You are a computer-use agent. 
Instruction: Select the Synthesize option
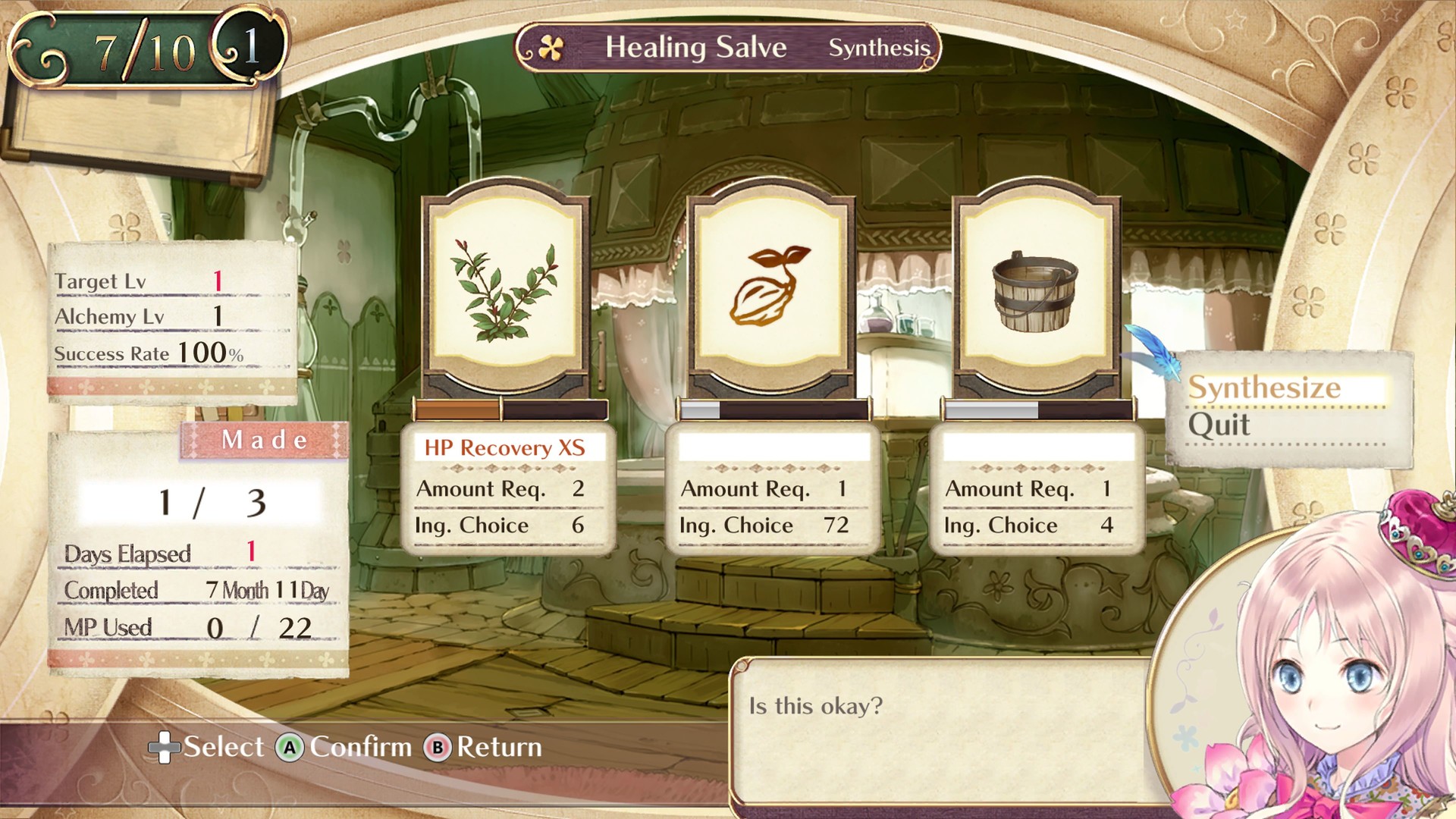pos(1265,388)
